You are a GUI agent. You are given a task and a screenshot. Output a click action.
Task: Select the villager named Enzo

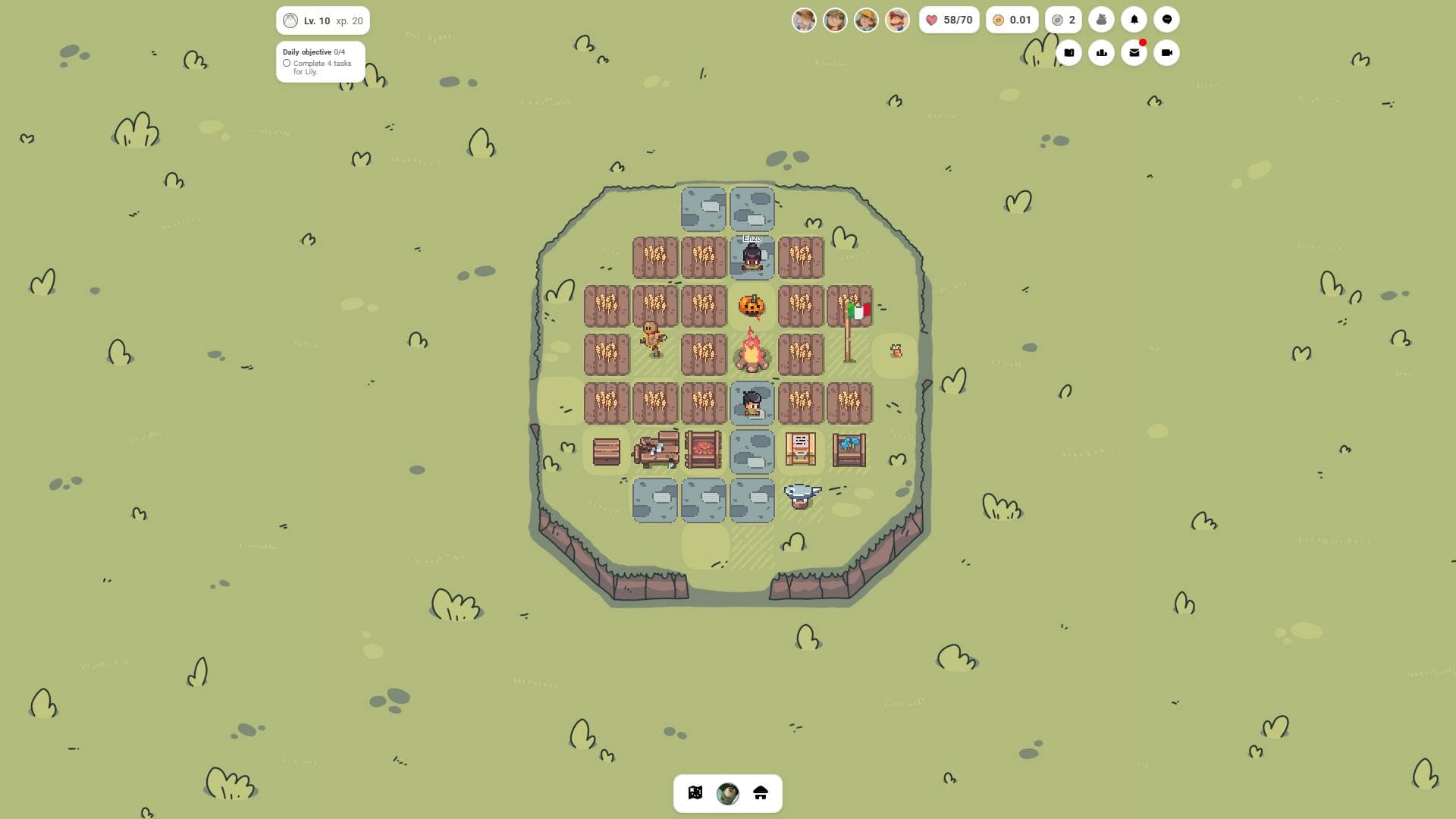pos(752,258)
